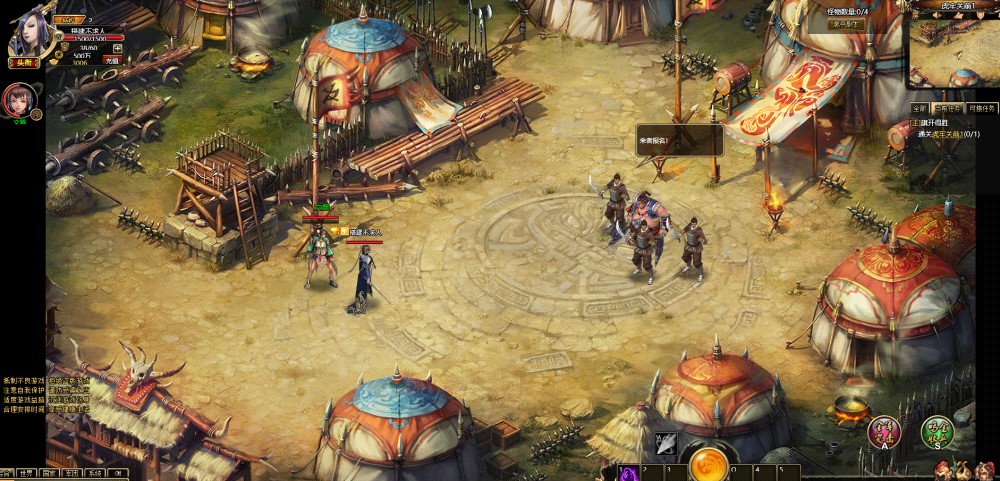
Task: Open the red 充值 recharge button
Action: point(113,60)
